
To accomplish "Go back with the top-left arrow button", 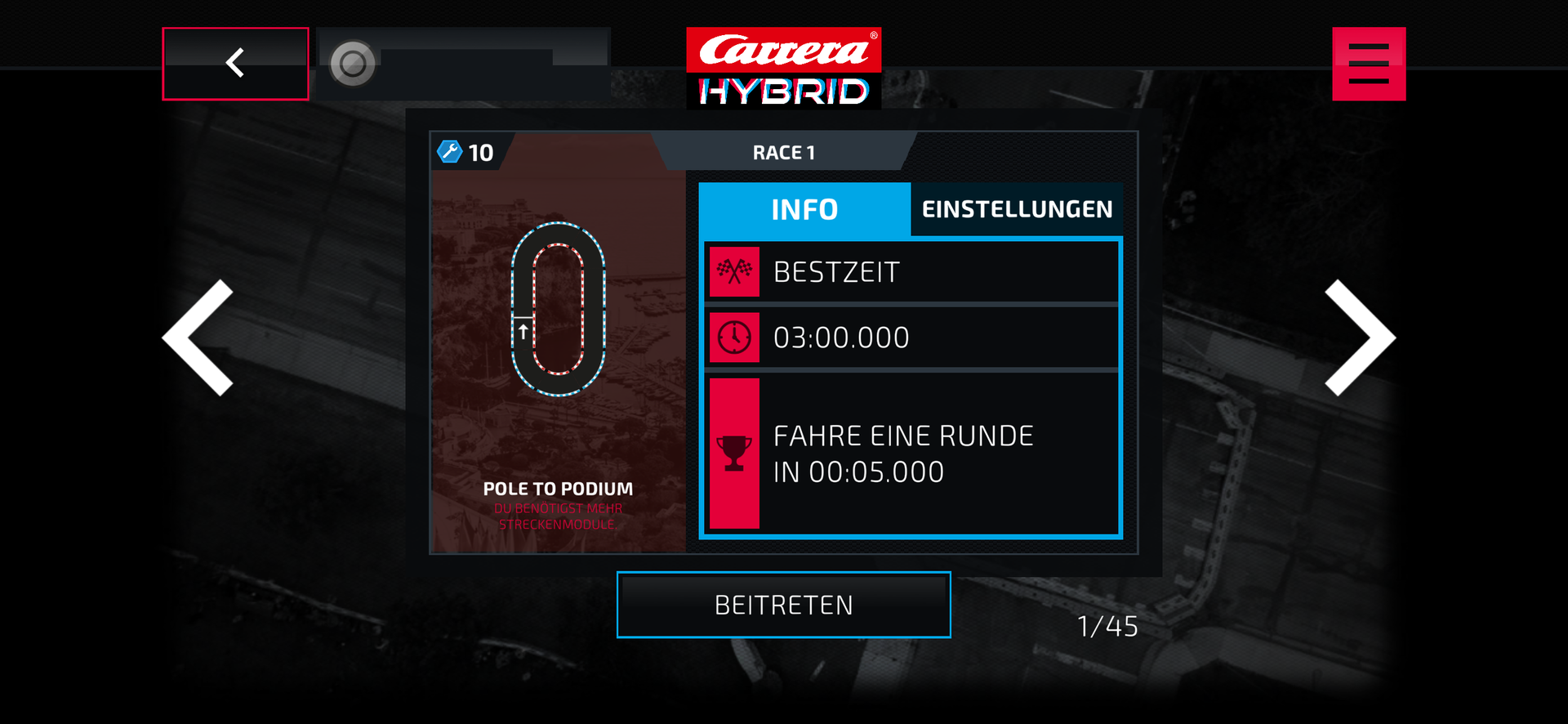I will (235, 64).
